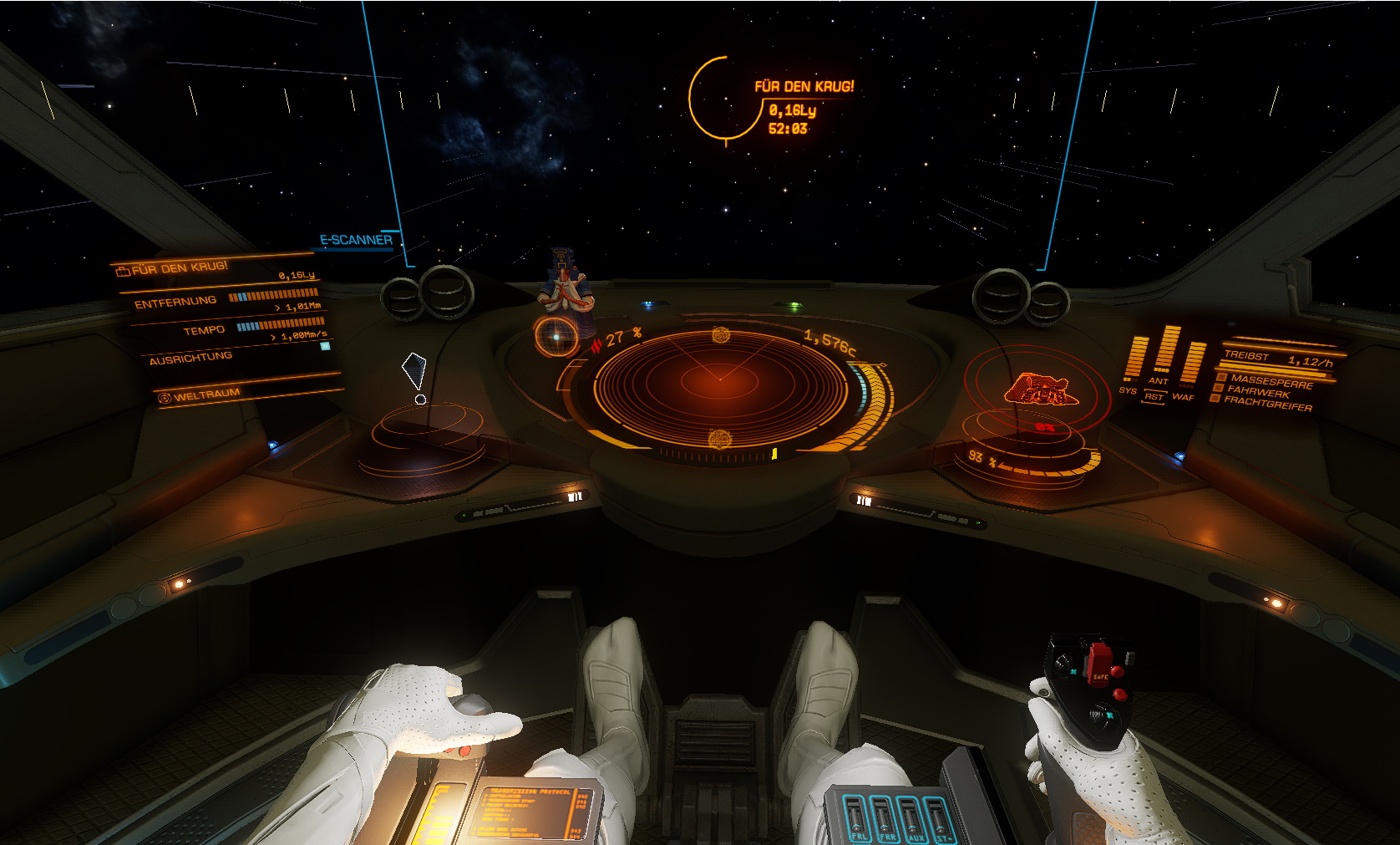Click the glowing navigation compass sphere

click(555, 336)
